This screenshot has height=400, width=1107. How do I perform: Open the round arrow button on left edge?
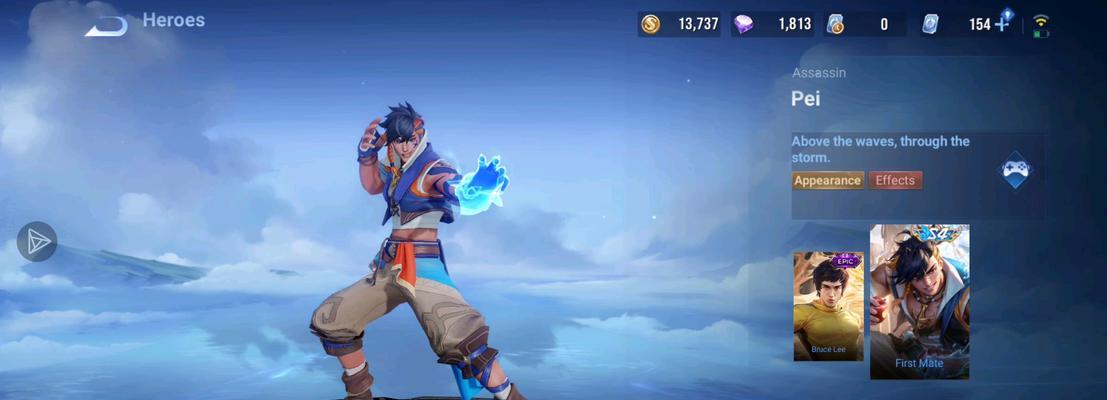point(37,241)
